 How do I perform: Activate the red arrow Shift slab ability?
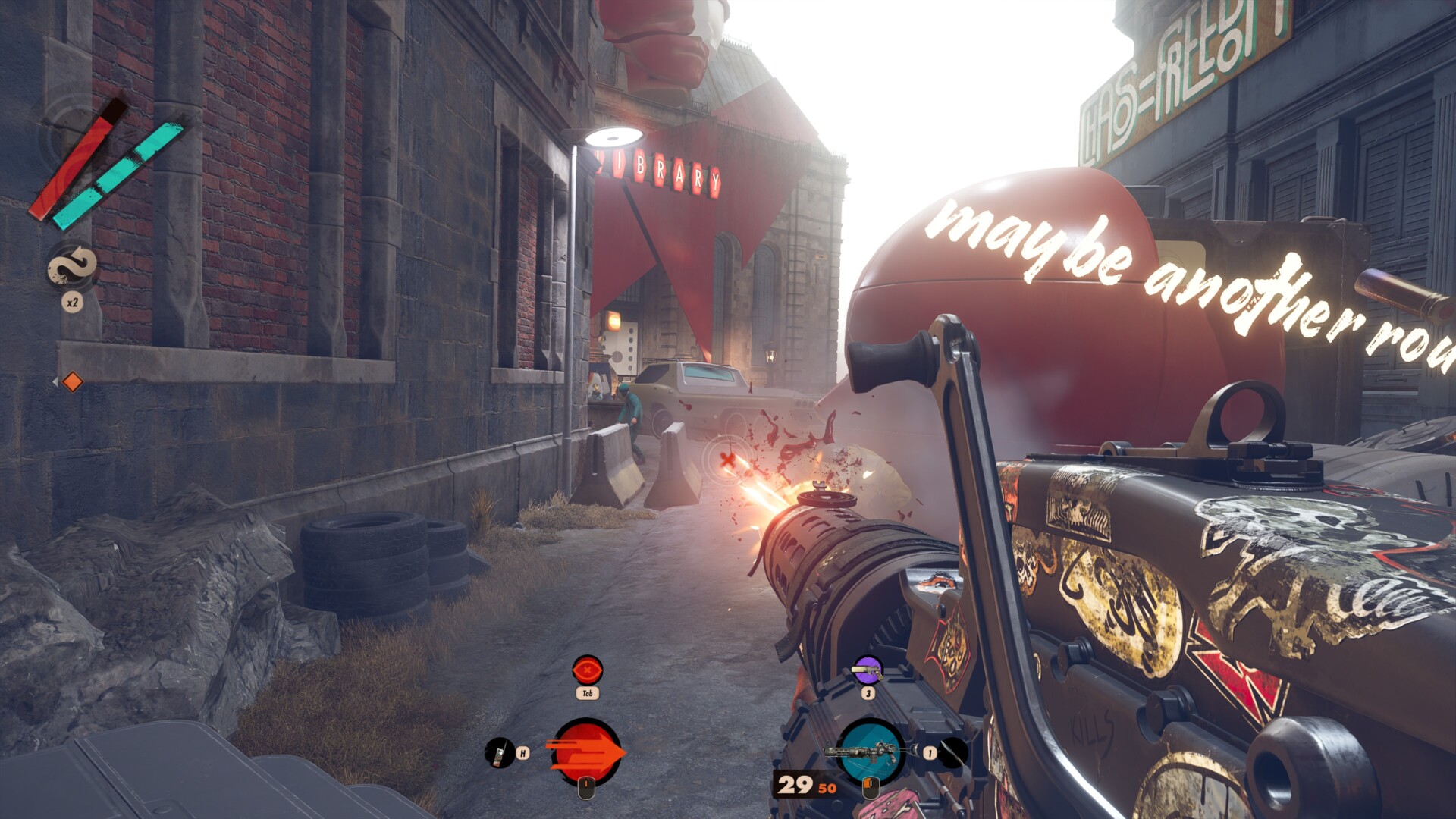tap(587, 752)
